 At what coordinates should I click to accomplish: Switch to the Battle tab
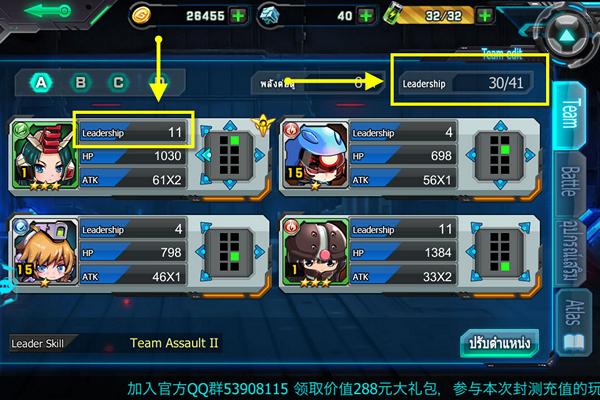571,182
